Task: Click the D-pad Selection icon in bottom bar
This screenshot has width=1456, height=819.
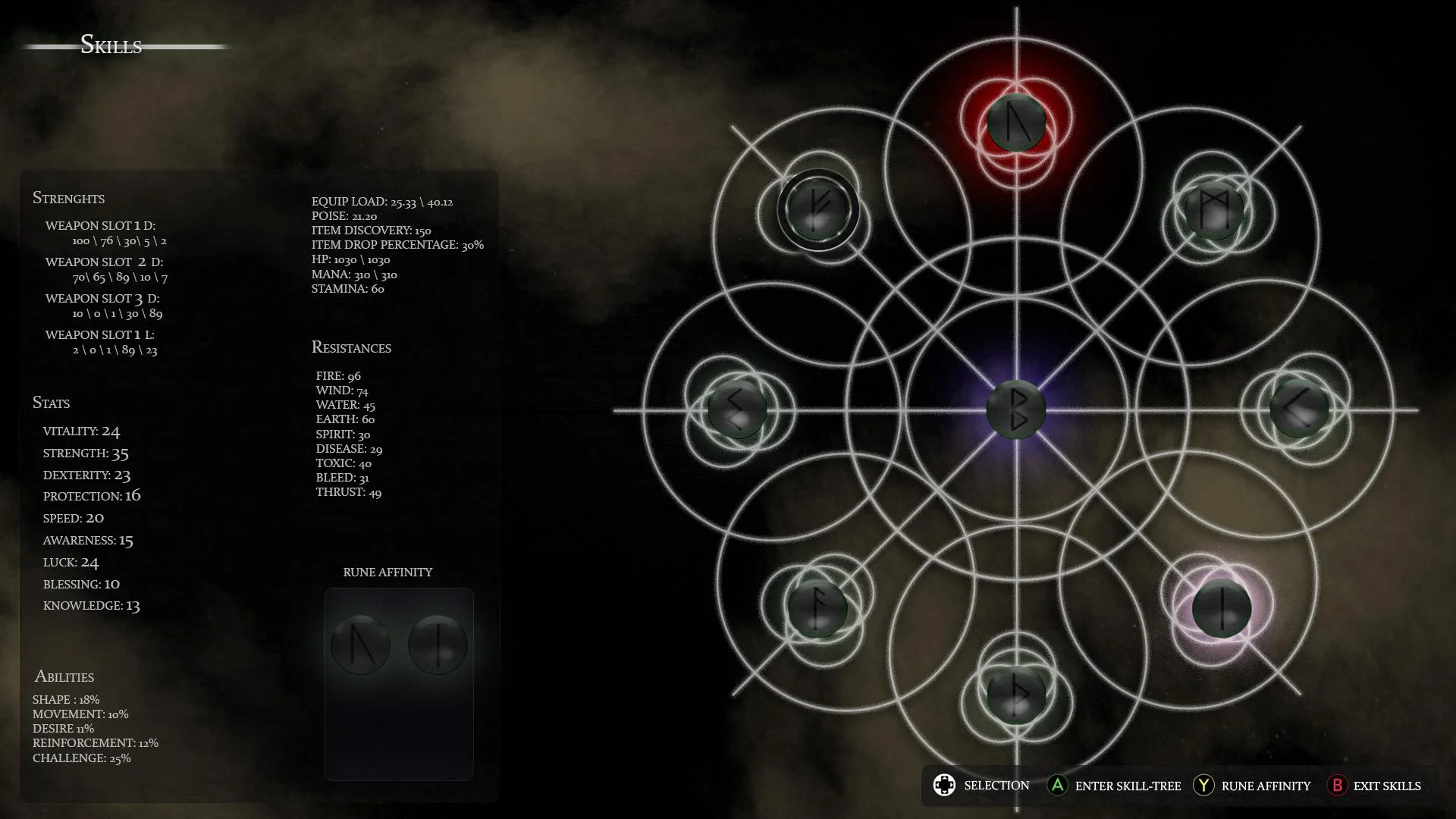Action: coord(945,786)
